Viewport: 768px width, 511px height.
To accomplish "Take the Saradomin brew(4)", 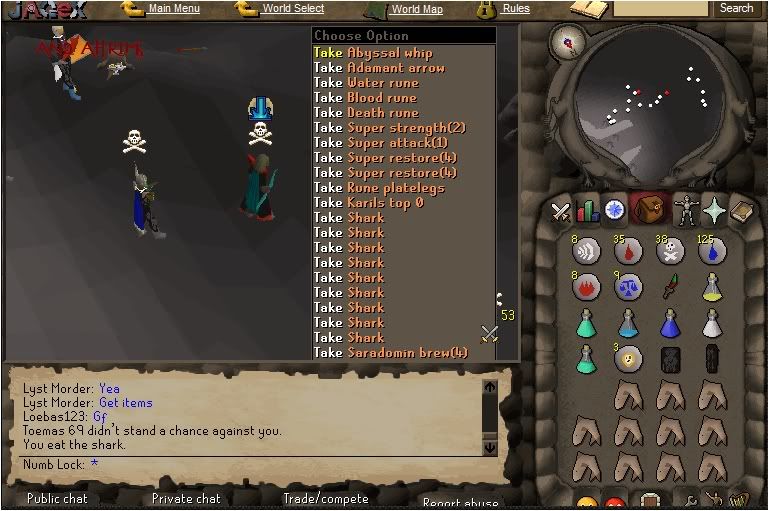I will 390,352.
